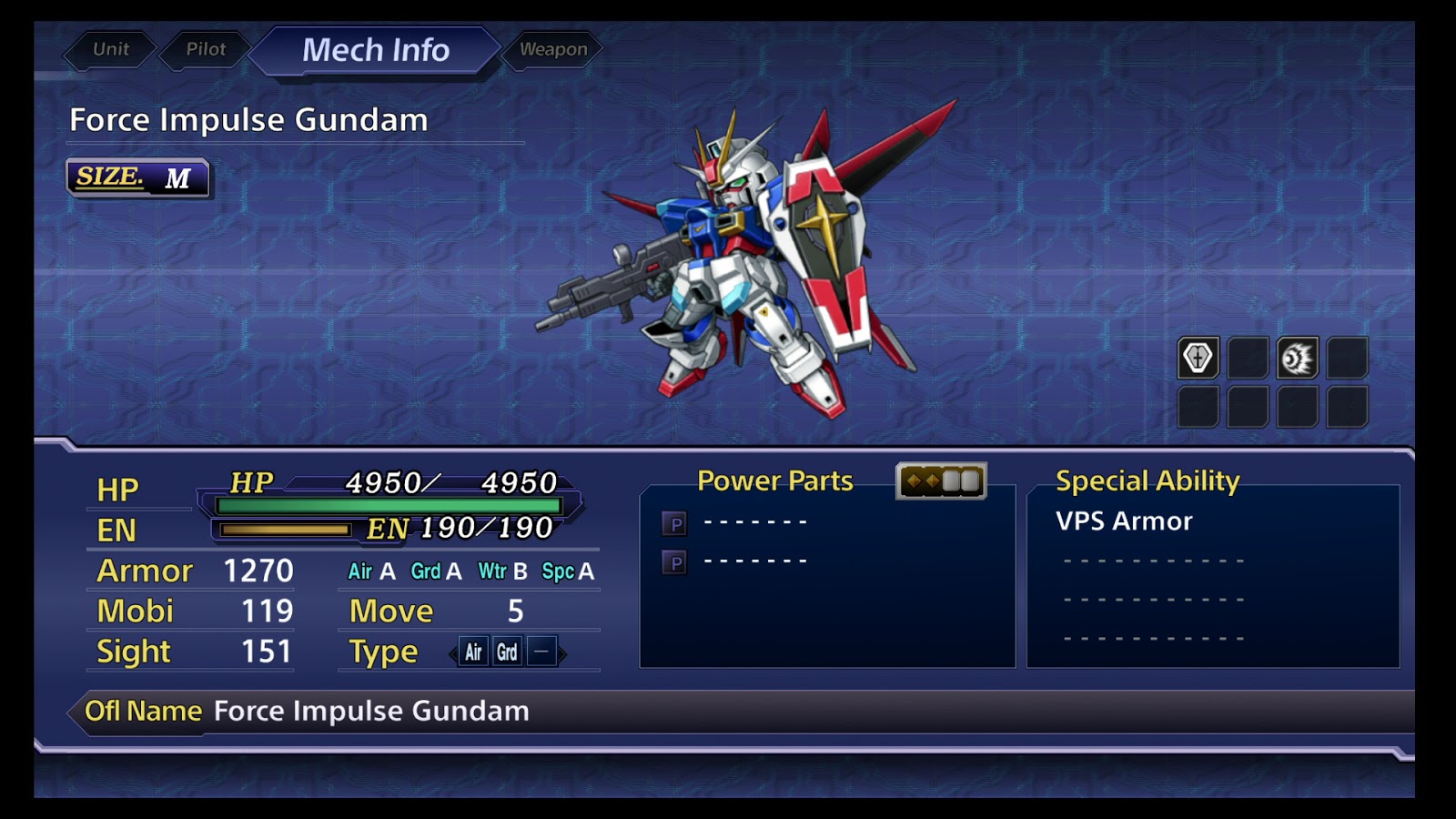Open the Pilot tab
Viewport: 1456px width, 819px height.
click(x=206, y=49)
